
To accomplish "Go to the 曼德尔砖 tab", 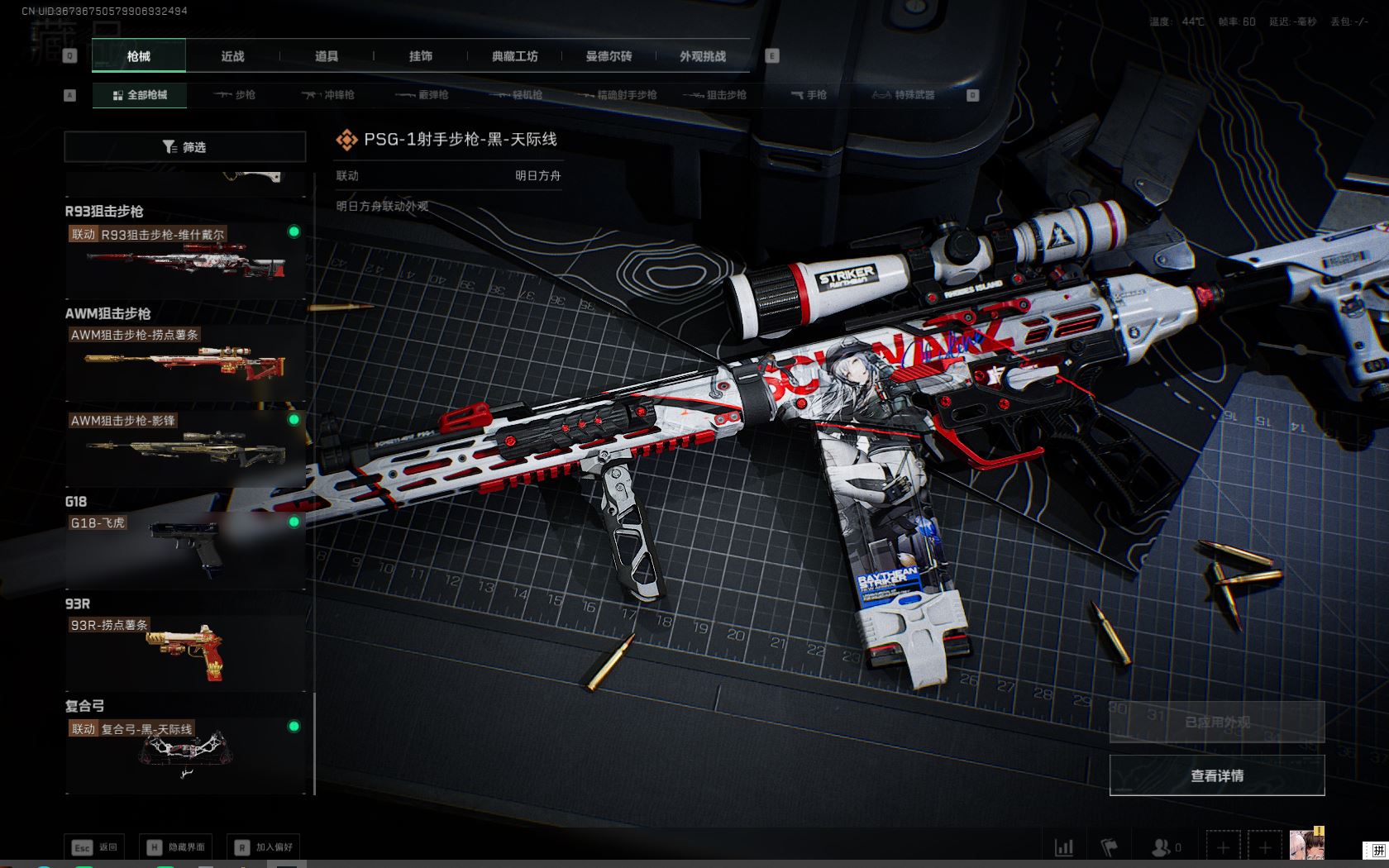I will [609, 56].
